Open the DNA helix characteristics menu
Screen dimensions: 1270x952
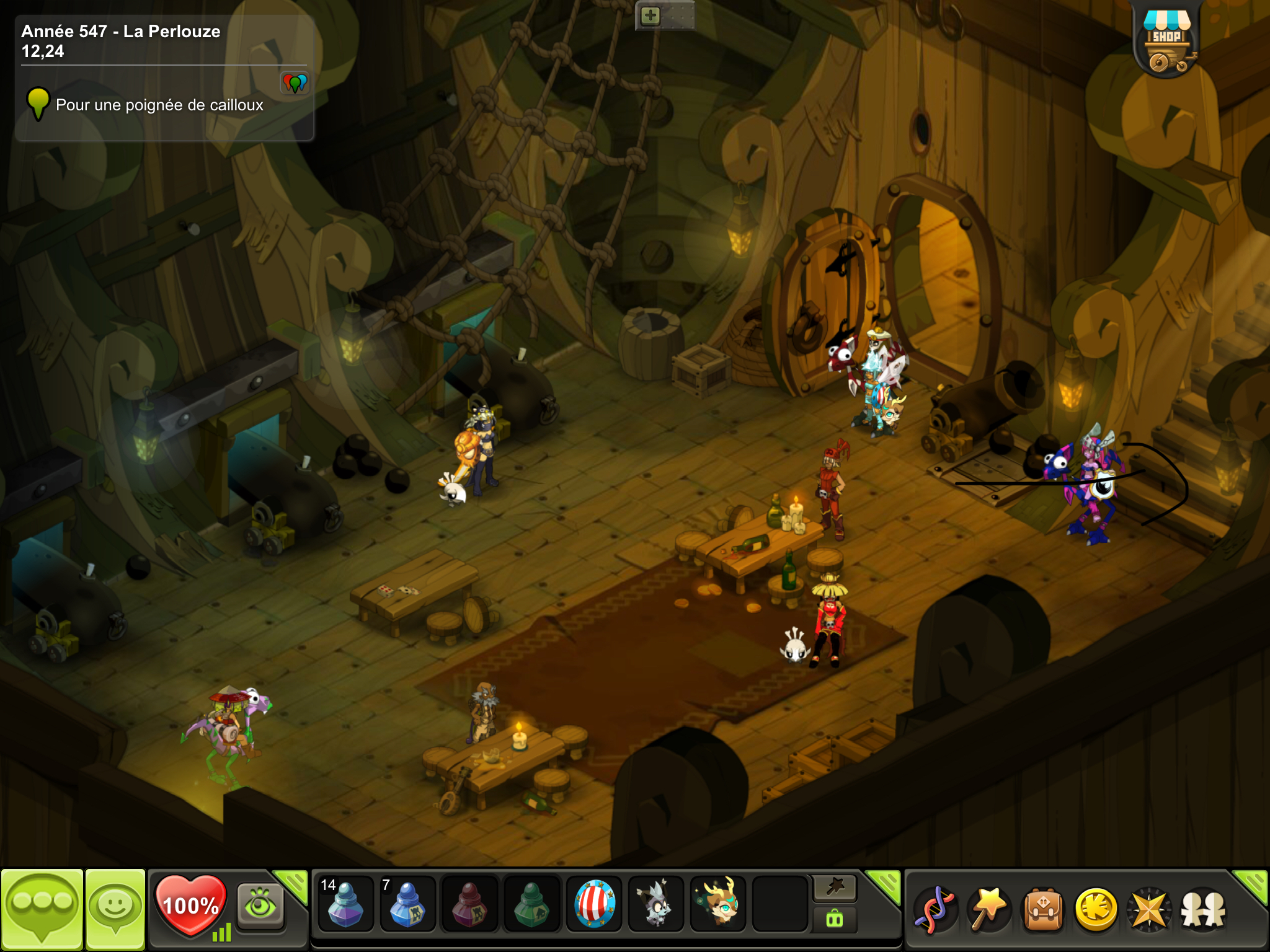click(936, 909)
